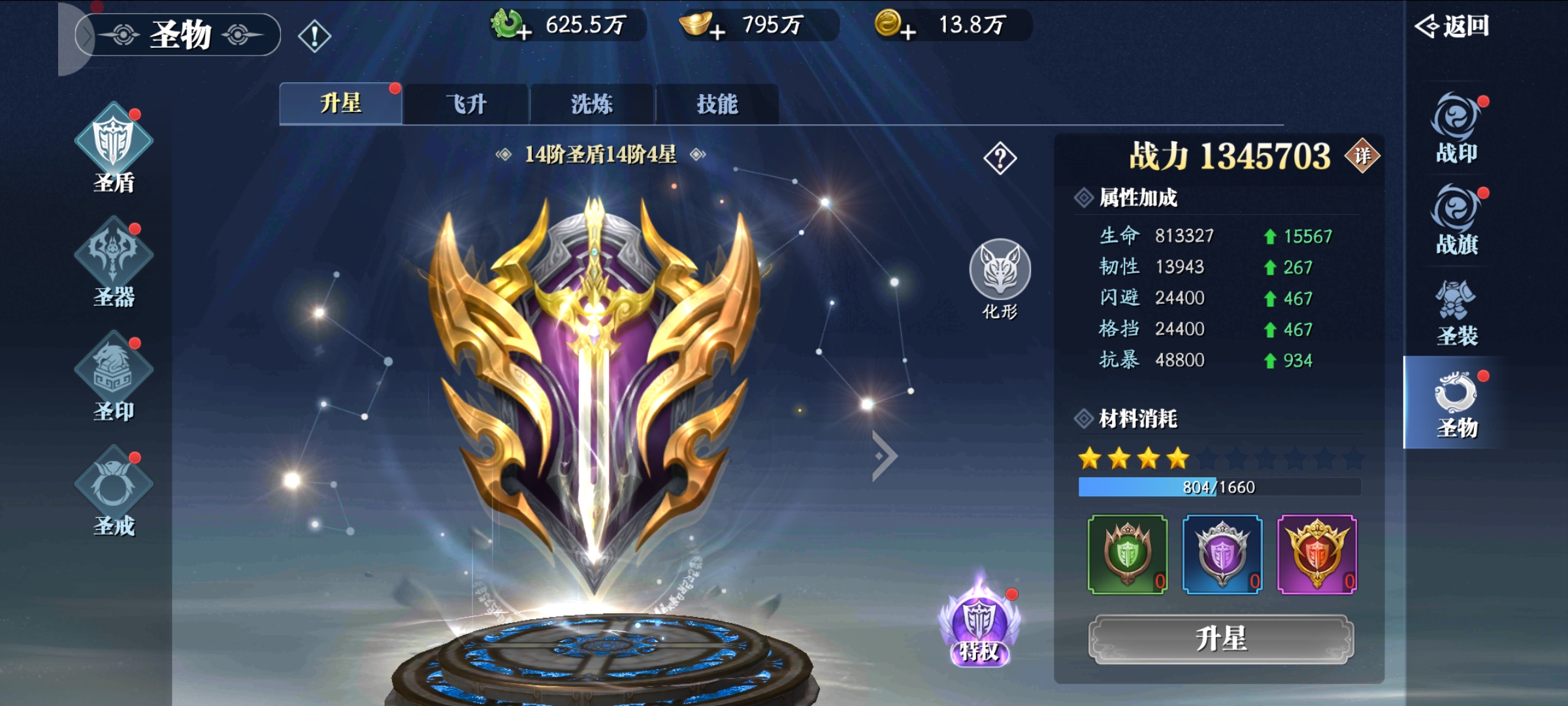The height and width of the screenshot is (706, 1568).
Task: View the next shield with the arrow
Action: tap(885, 456)
